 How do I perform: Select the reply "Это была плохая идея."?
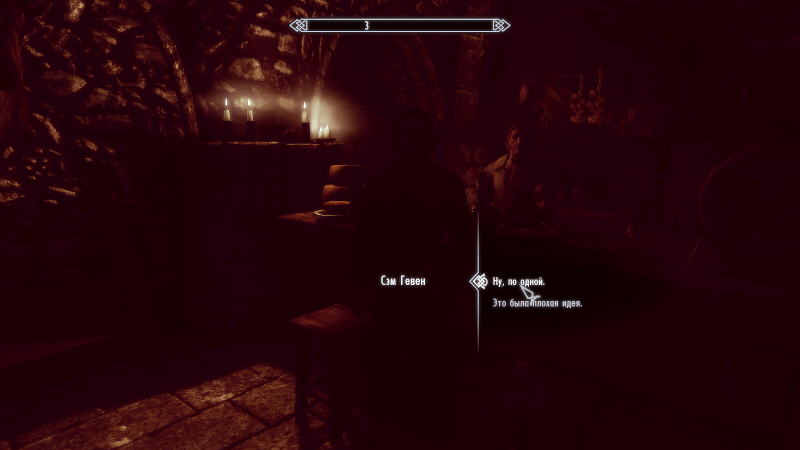(537, 303)
